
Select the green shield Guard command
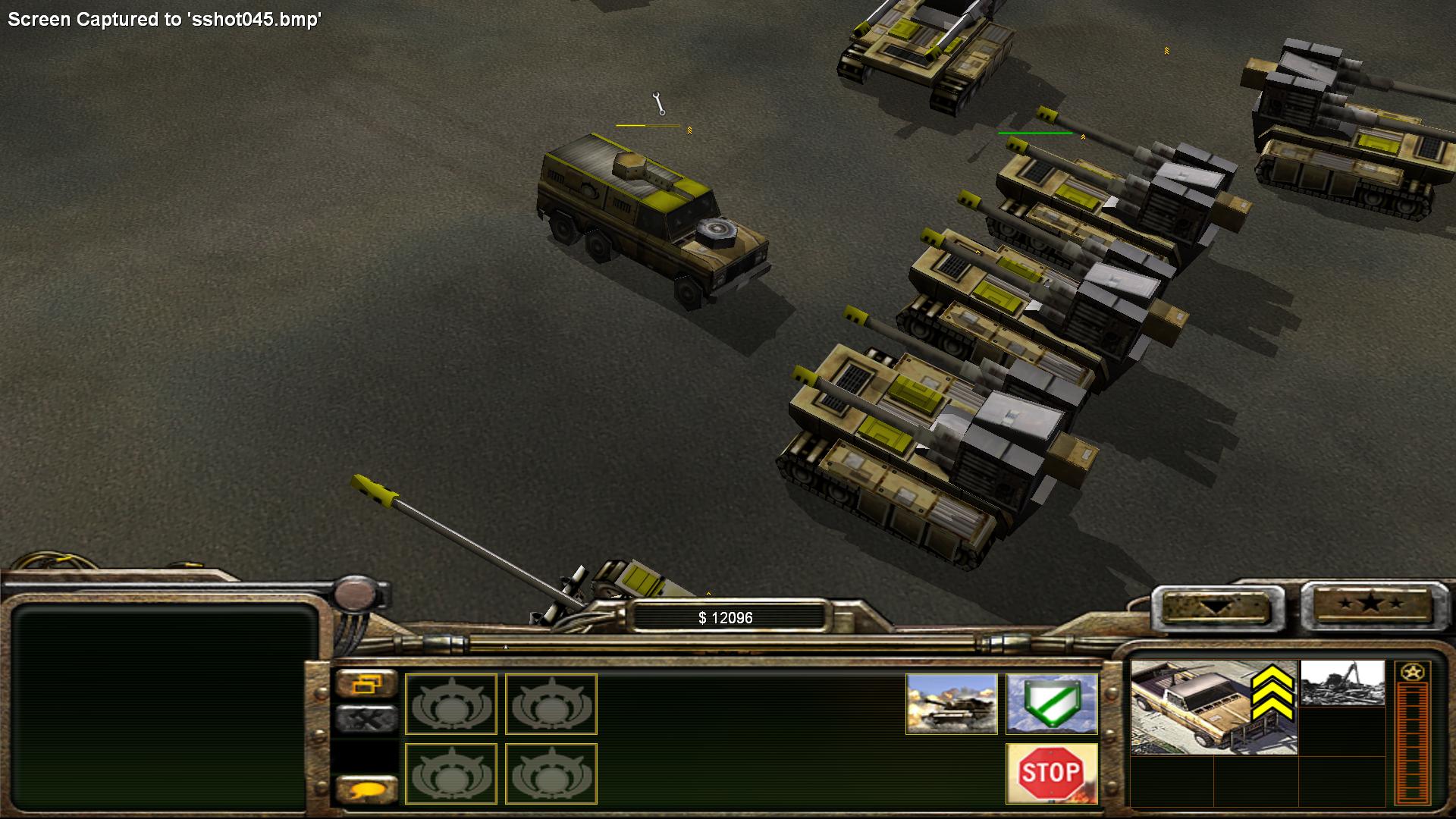1051,704
